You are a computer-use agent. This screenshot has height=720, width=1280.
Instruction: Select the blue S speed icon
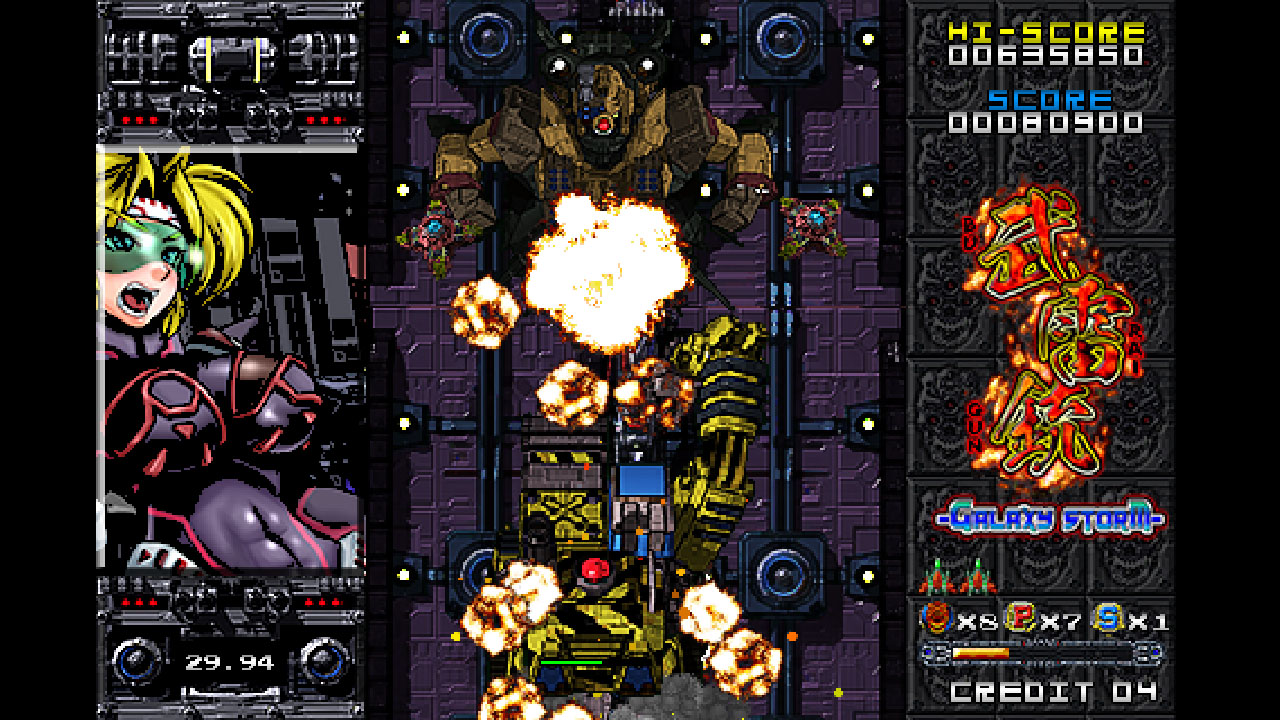1108,619
